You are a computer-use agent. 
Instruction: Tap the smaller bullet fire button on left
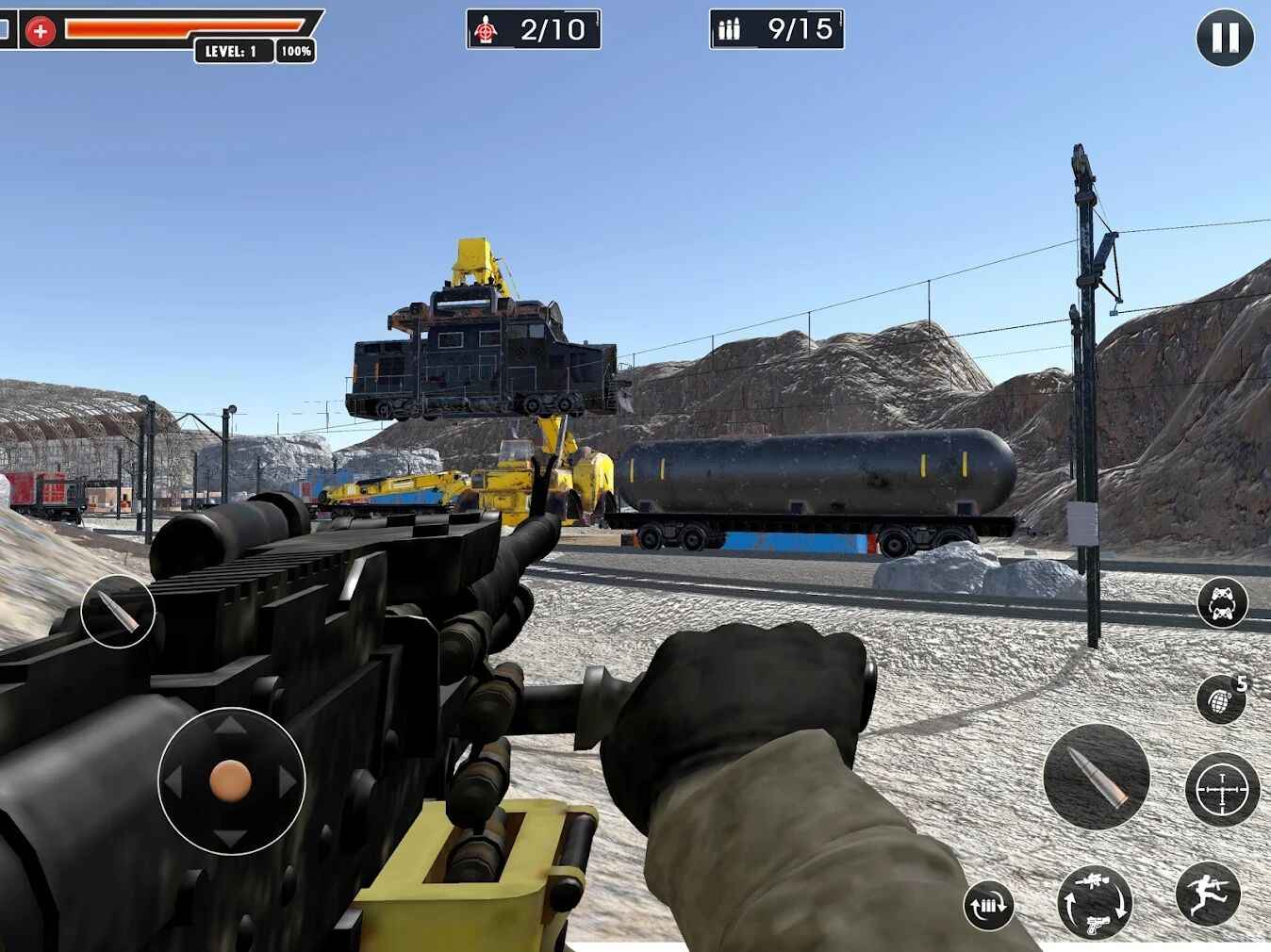pos(119,611)
